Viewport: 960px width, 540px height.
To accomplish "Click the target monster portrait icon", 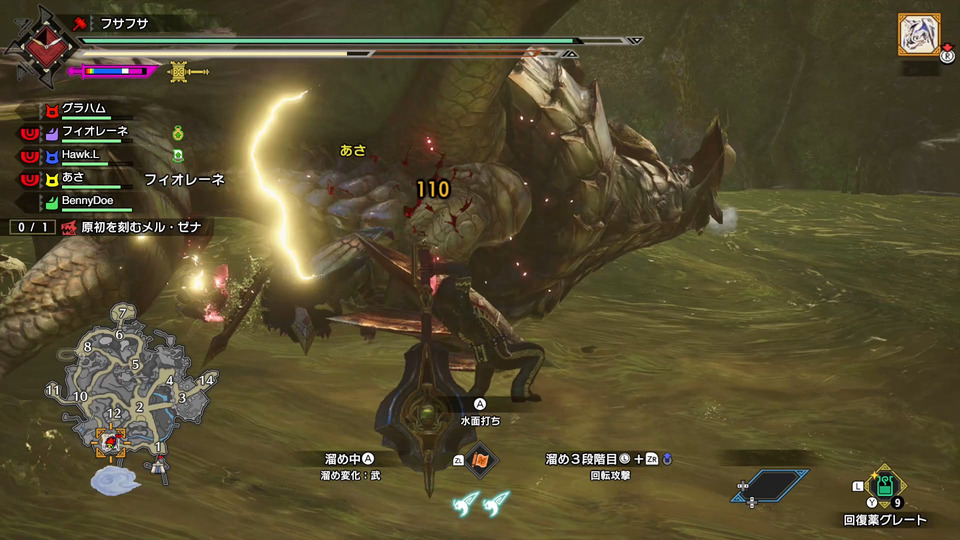I will pos(917,35).
